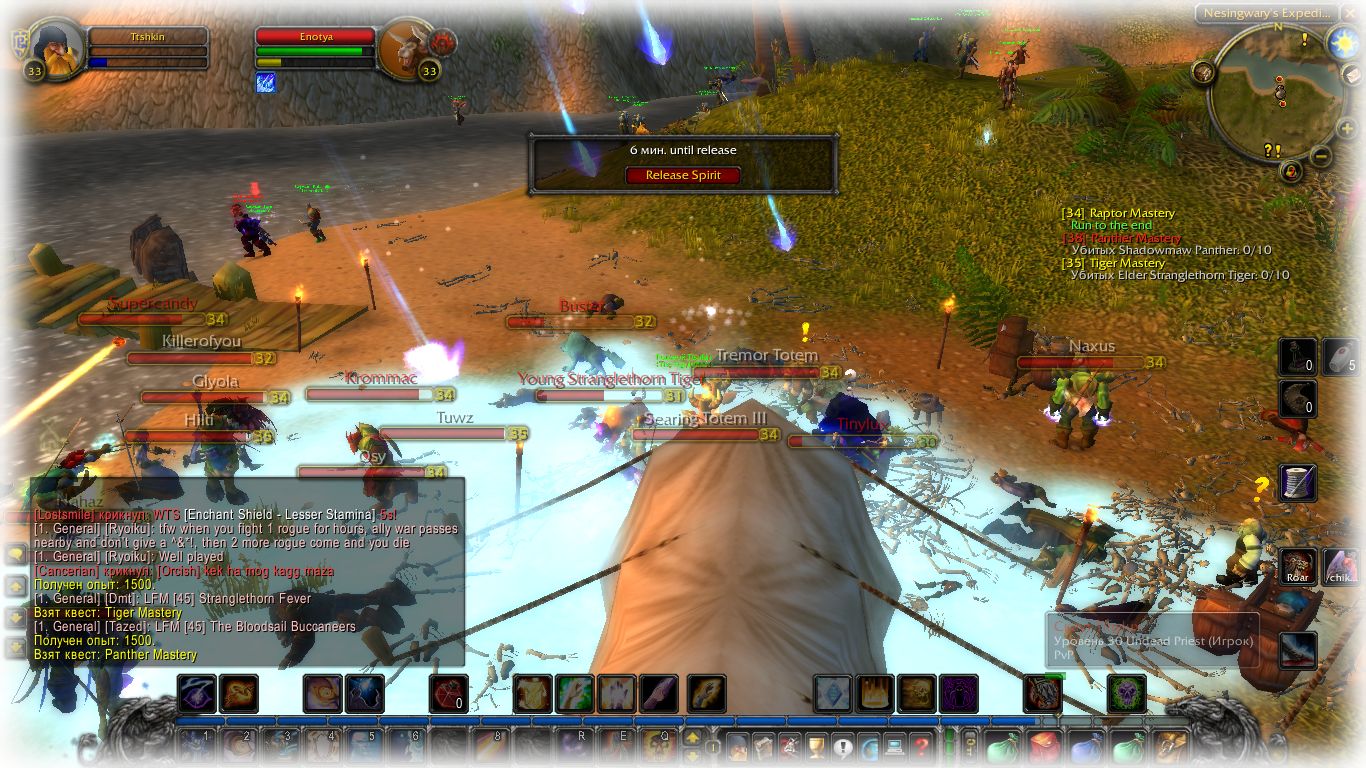This screenshot has height=768, width=1366.
Task: Open the Quest Log exclamation bubble icon
Action: 843,745
